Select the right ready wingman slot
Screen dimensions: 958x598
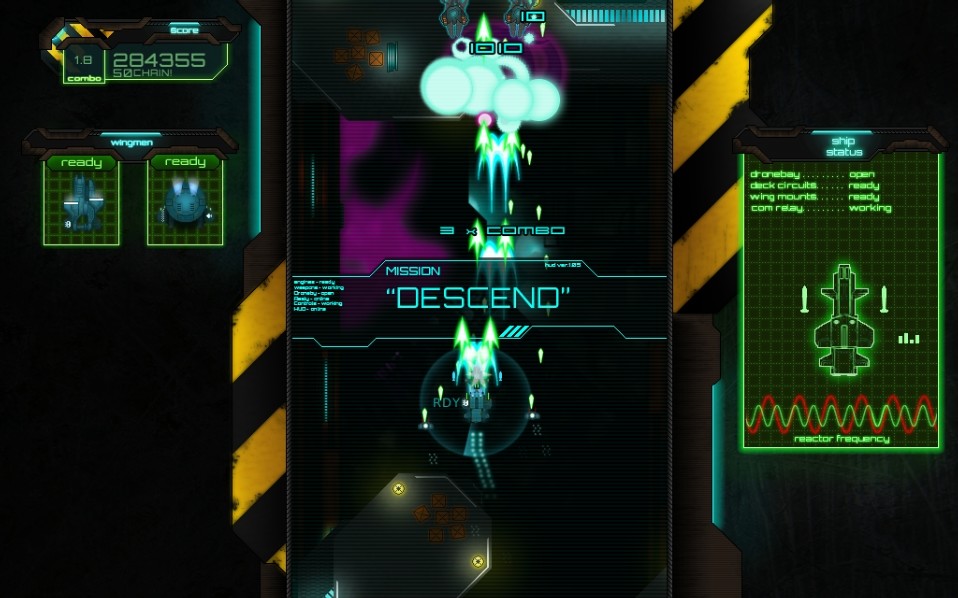pos(185,201)
